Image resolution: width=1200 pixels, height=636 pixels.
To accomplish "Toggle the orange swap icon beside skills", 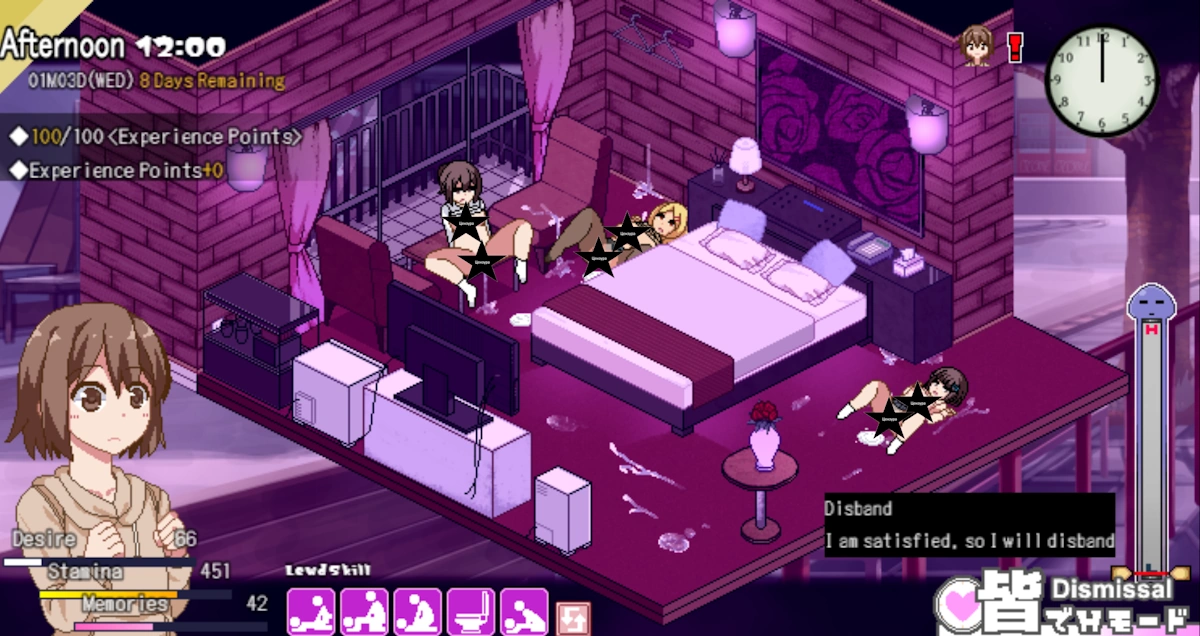I will pos(573,617).
